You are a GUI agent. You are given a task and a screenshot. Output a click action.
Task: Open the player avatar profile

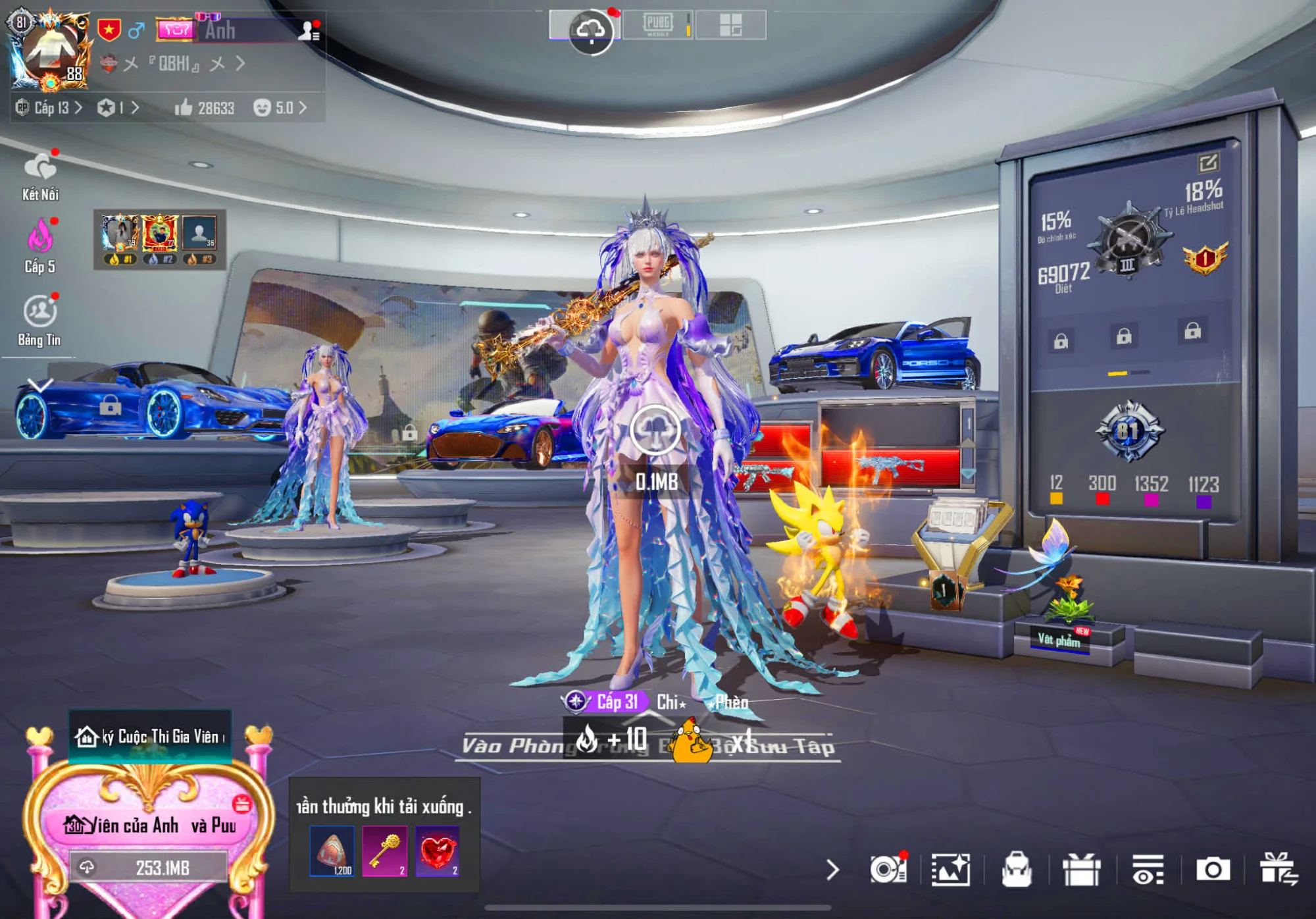pos(50,53)
